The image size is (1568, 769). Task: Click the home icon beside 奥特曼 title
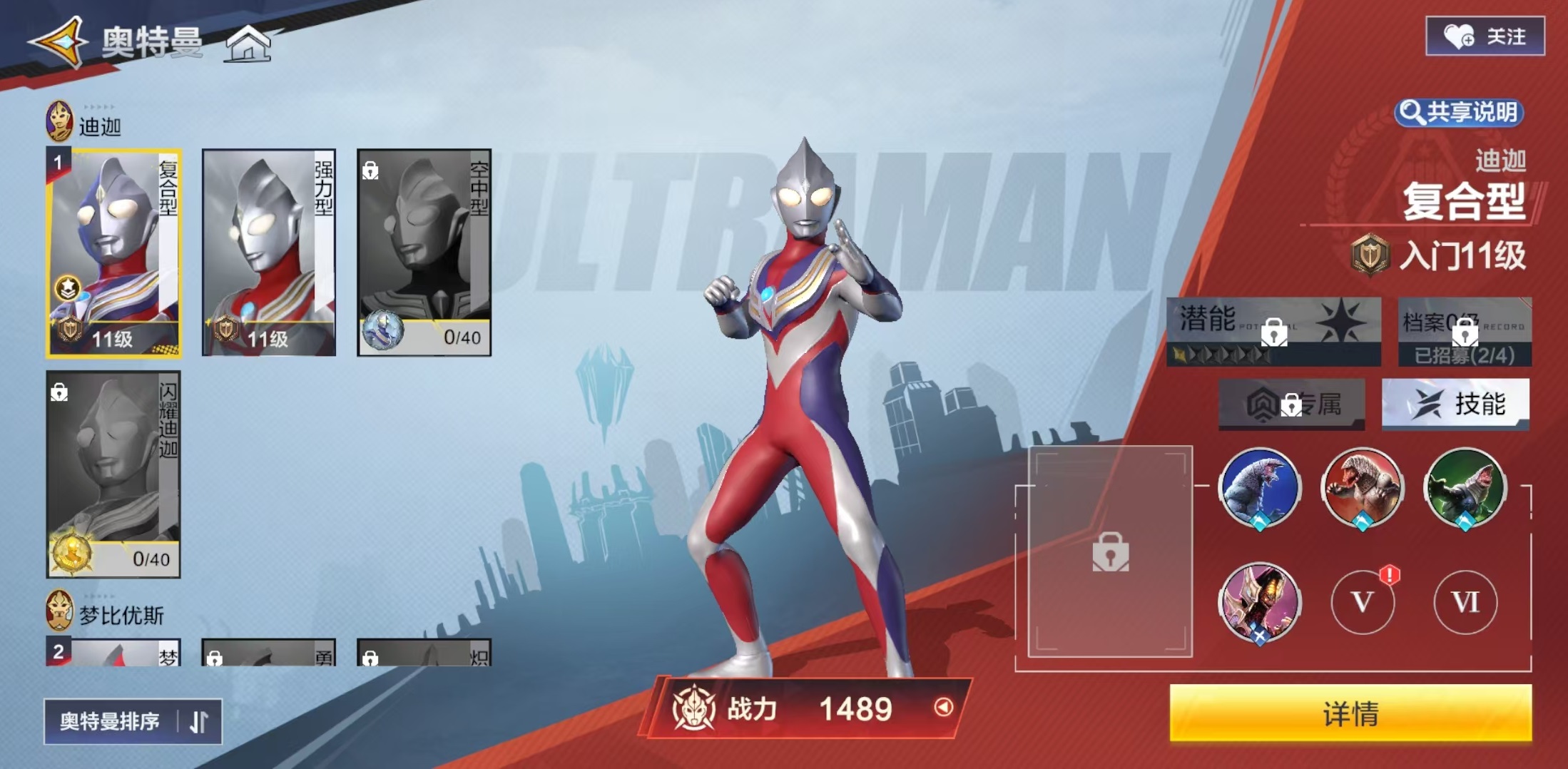pyautogui.click(x=249, y=45)
